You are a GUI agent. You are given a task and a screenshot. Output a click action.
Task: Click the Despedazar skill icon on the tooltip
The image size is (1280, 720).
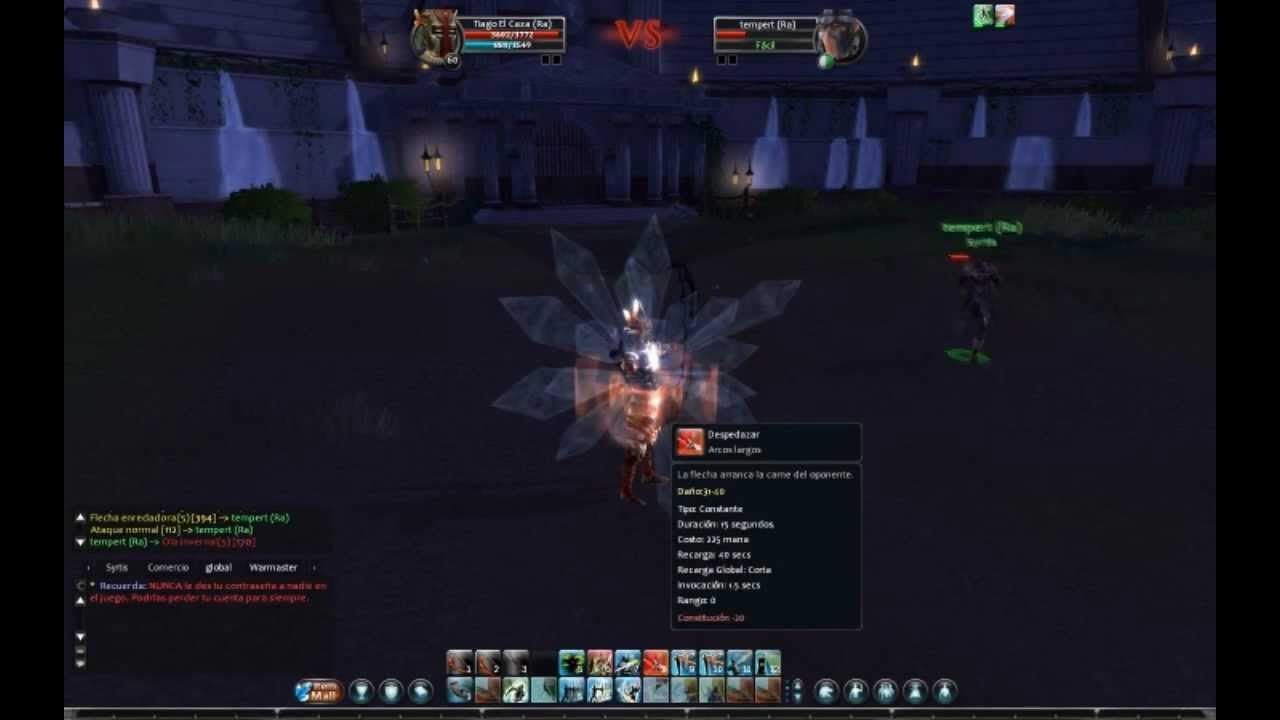[x=690, y=440]
